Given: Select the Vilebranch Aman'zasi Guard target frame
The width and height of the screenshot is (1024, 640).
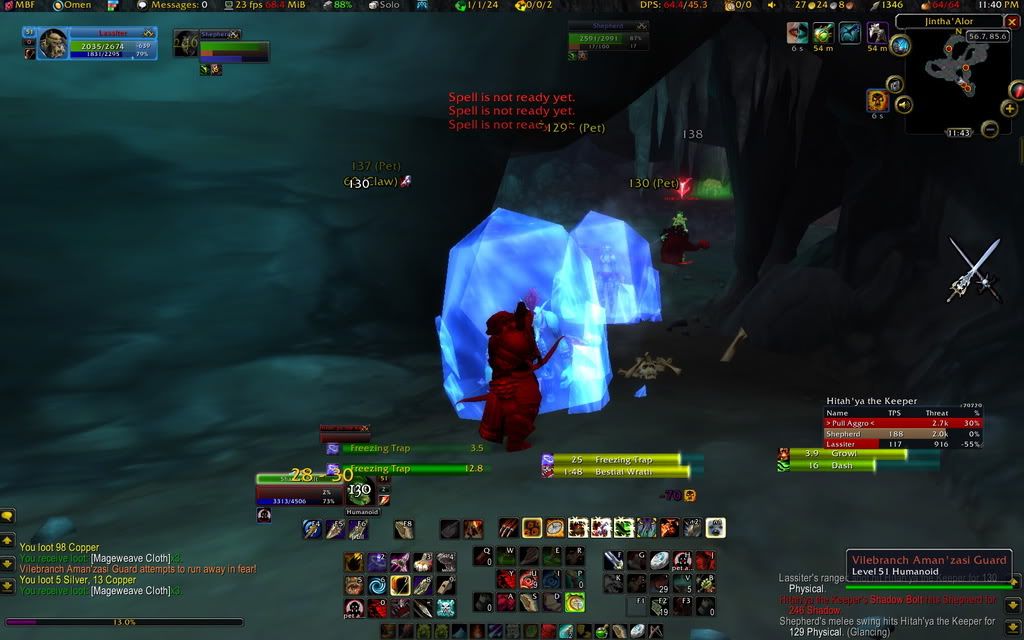Looking at the screenshot, I should tap(930, 565).
